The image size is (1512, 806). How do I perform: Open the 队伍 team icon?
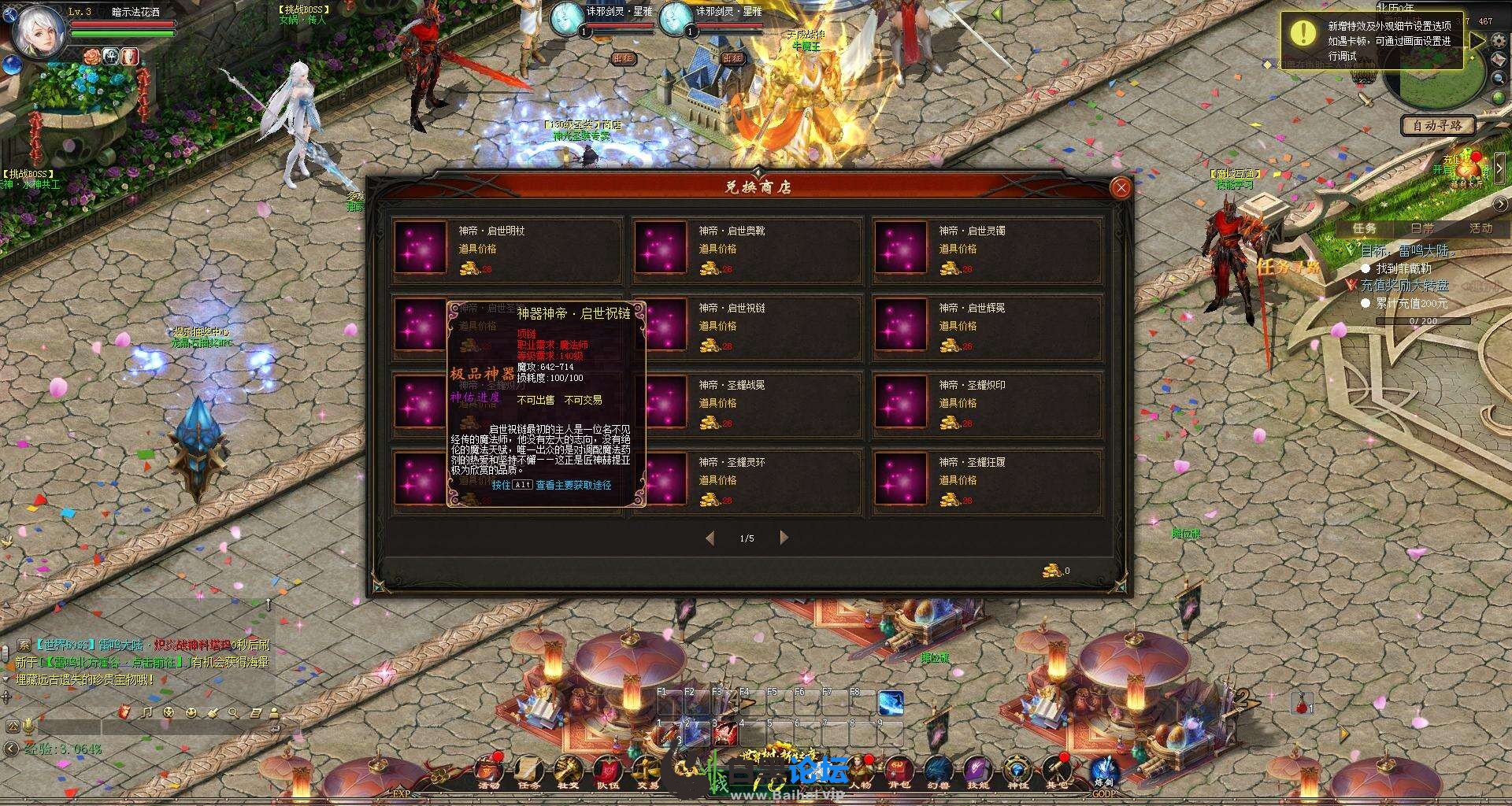tap(607, 771)
